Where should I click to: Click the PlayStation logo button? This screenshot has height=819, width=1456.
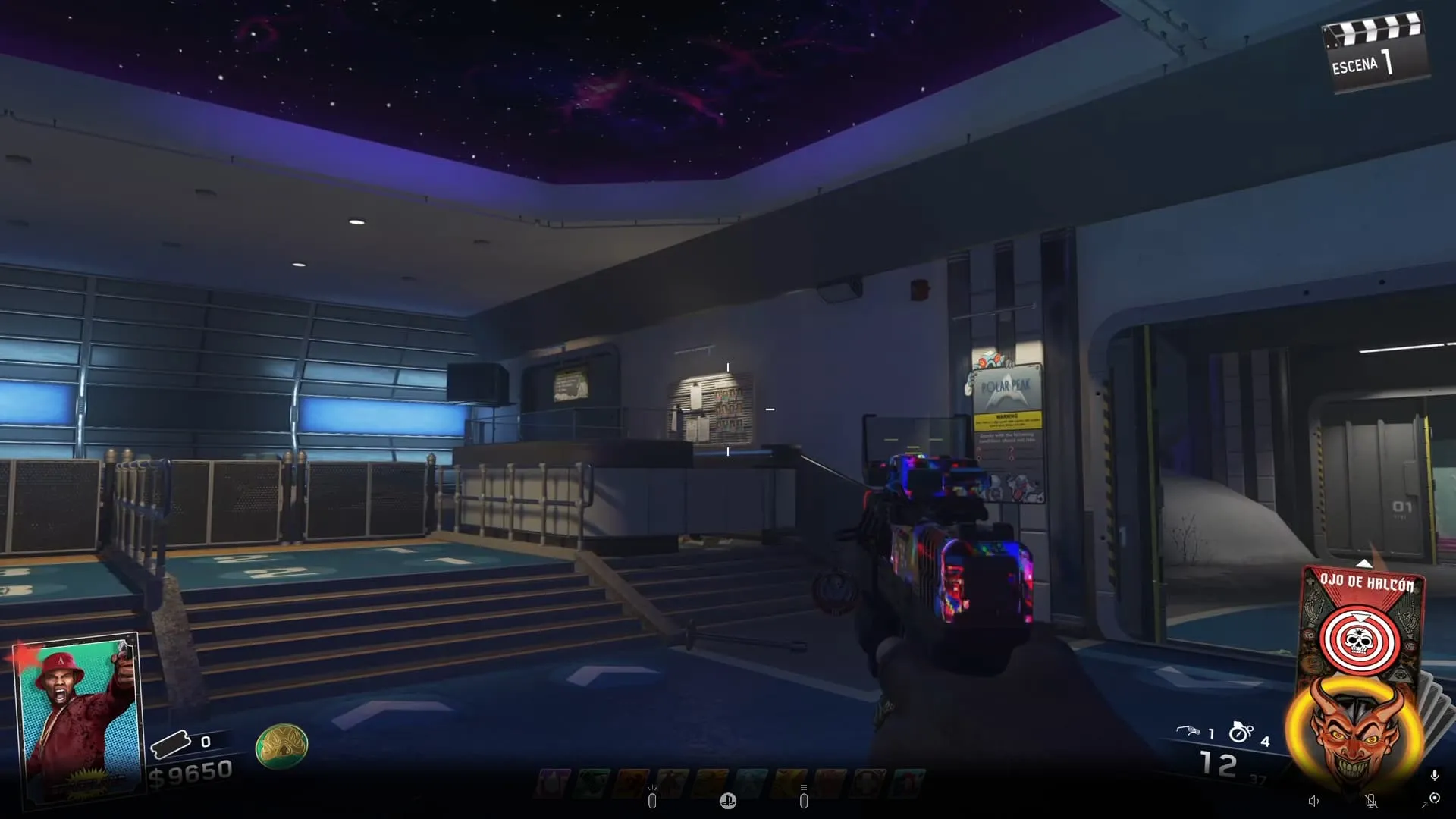click(x=728, y=801)
